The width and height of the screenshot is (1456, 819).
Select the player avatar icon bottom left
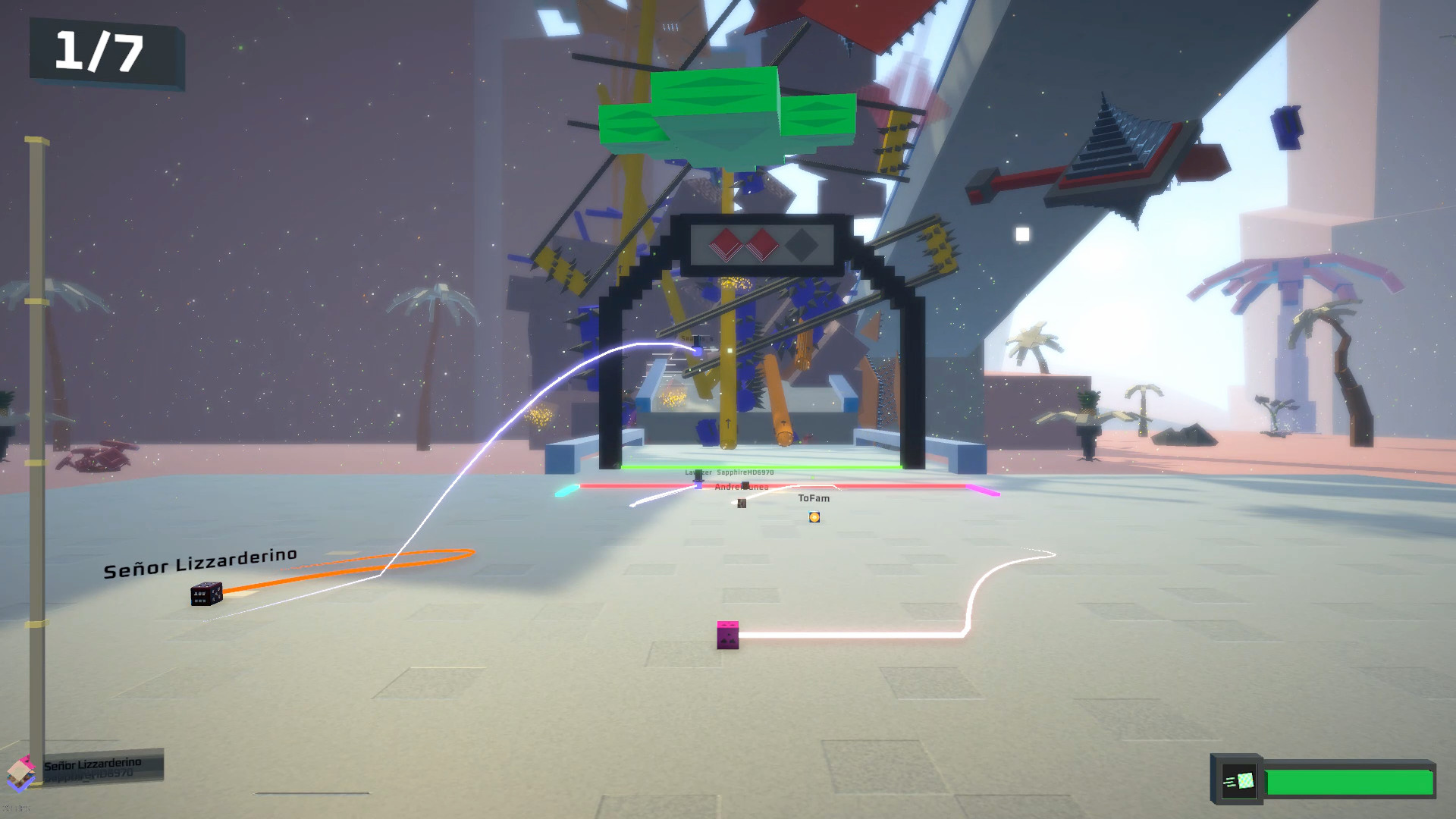pos(21,772)
